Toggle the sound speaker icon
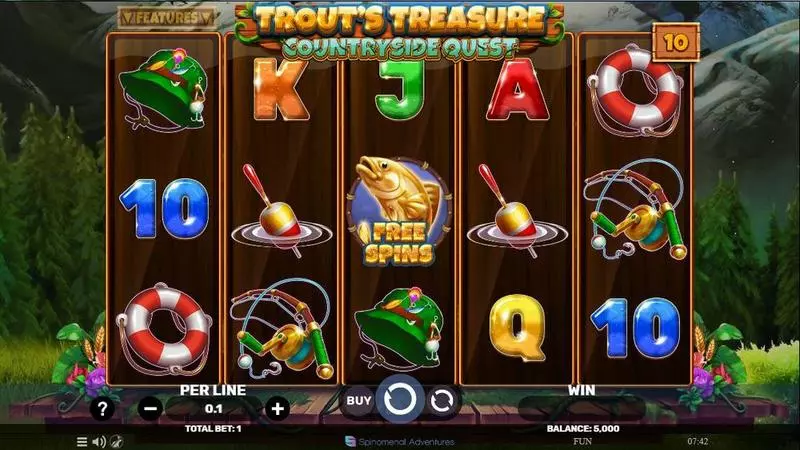Screen dimensions: 800x450 tap(99, 441)
